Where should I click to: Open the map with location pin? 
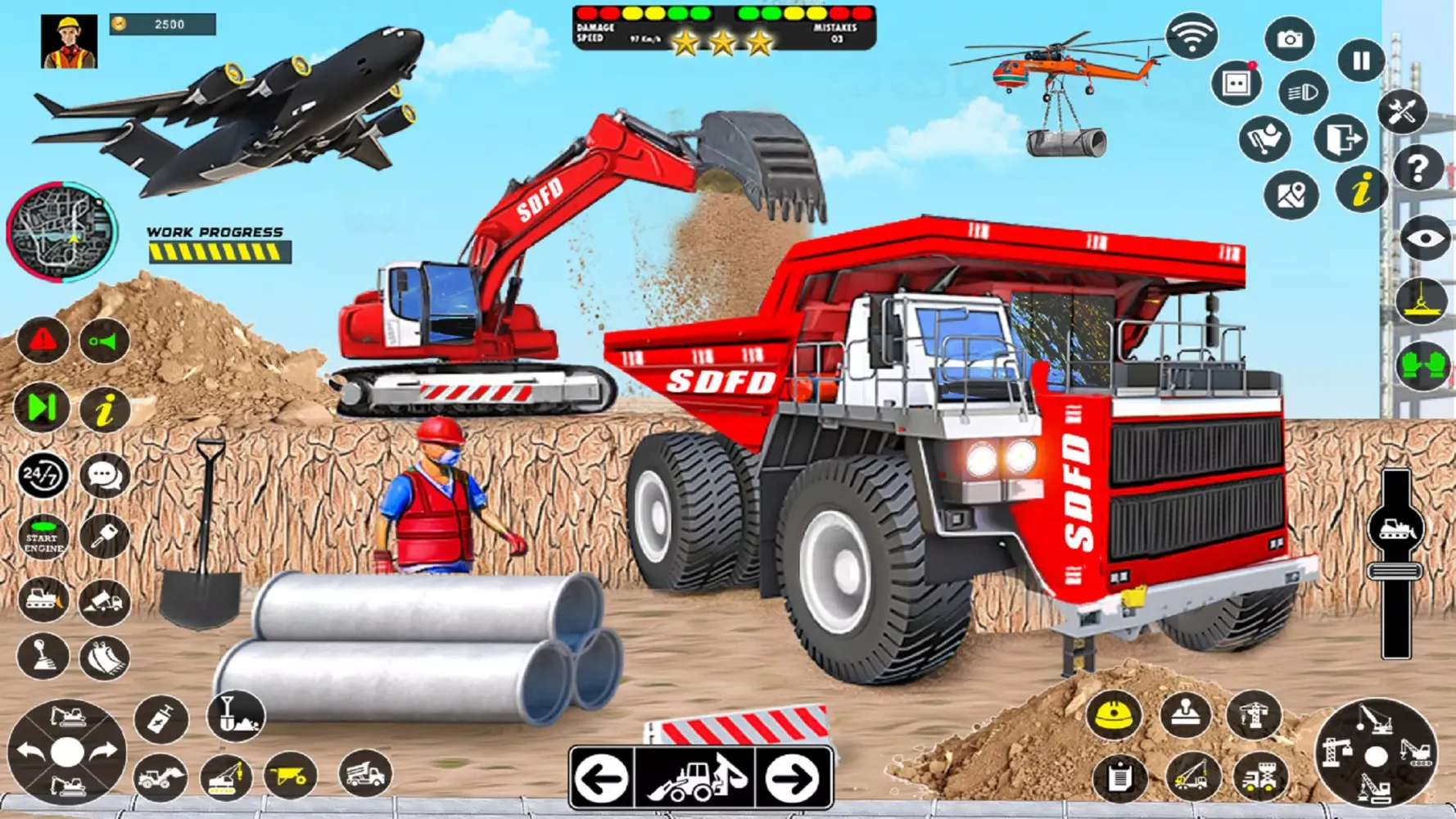tap(1292, 195)
